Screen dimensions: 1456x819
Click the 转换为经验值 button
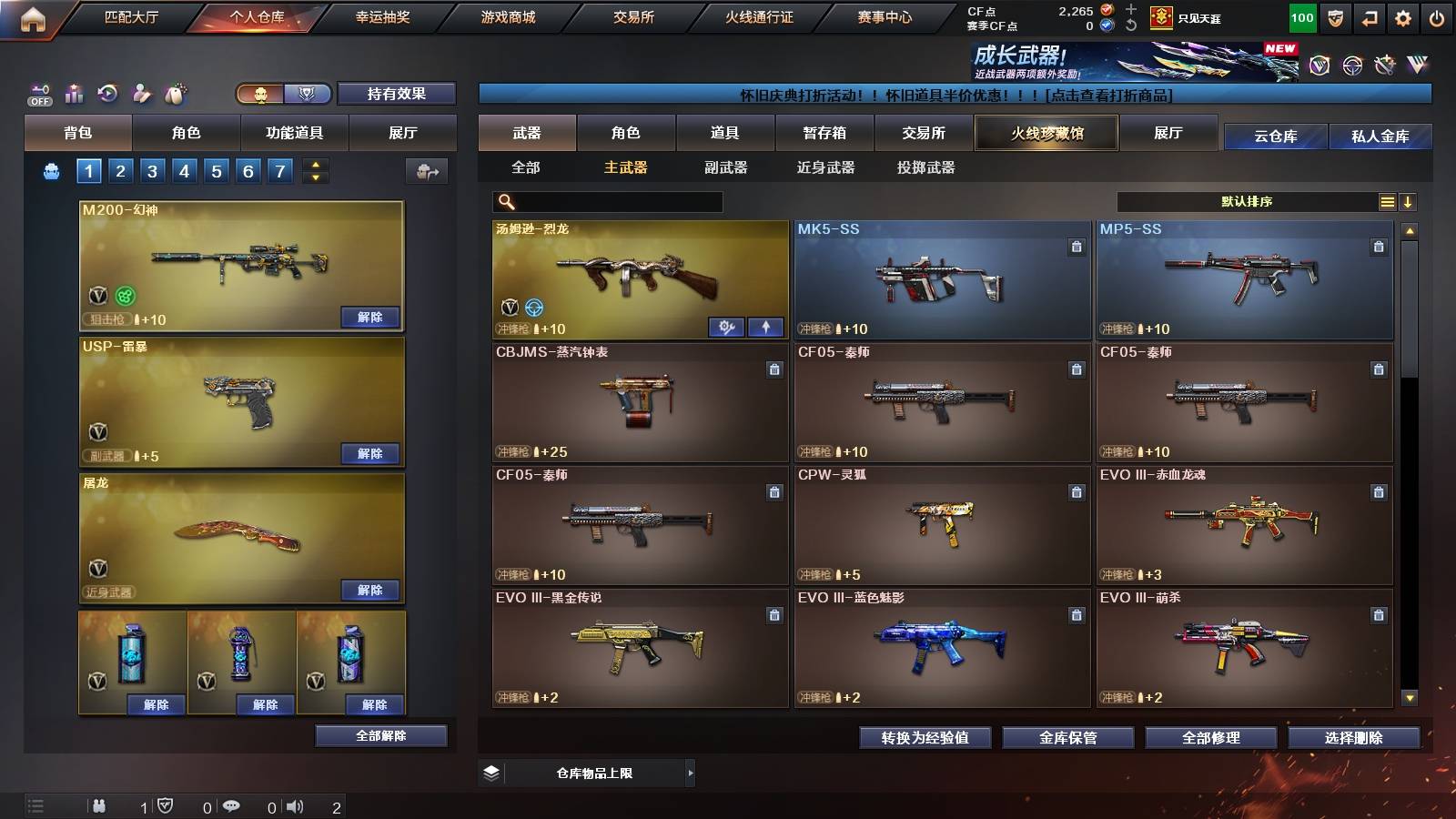(926, 738)
